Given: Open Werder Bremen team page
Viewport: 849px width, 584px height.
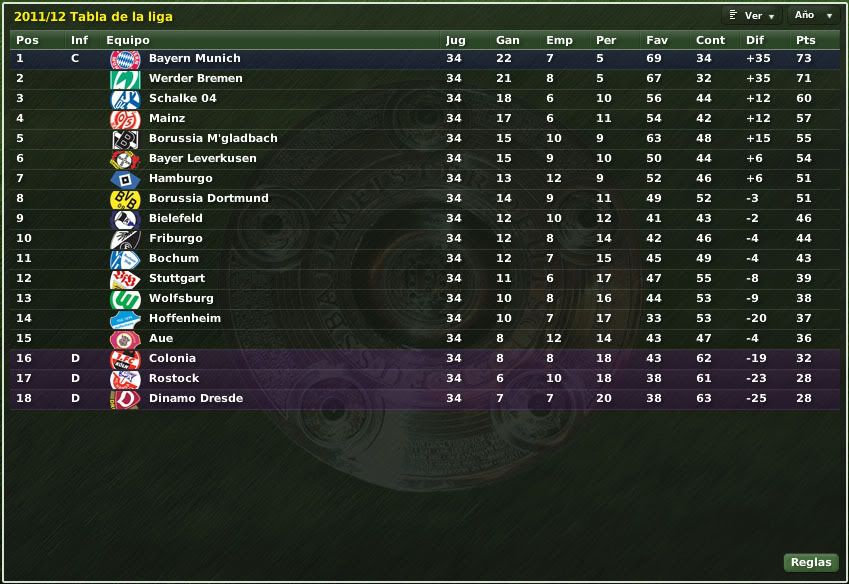Looking at the screenshot, I should tap(195, 79).
